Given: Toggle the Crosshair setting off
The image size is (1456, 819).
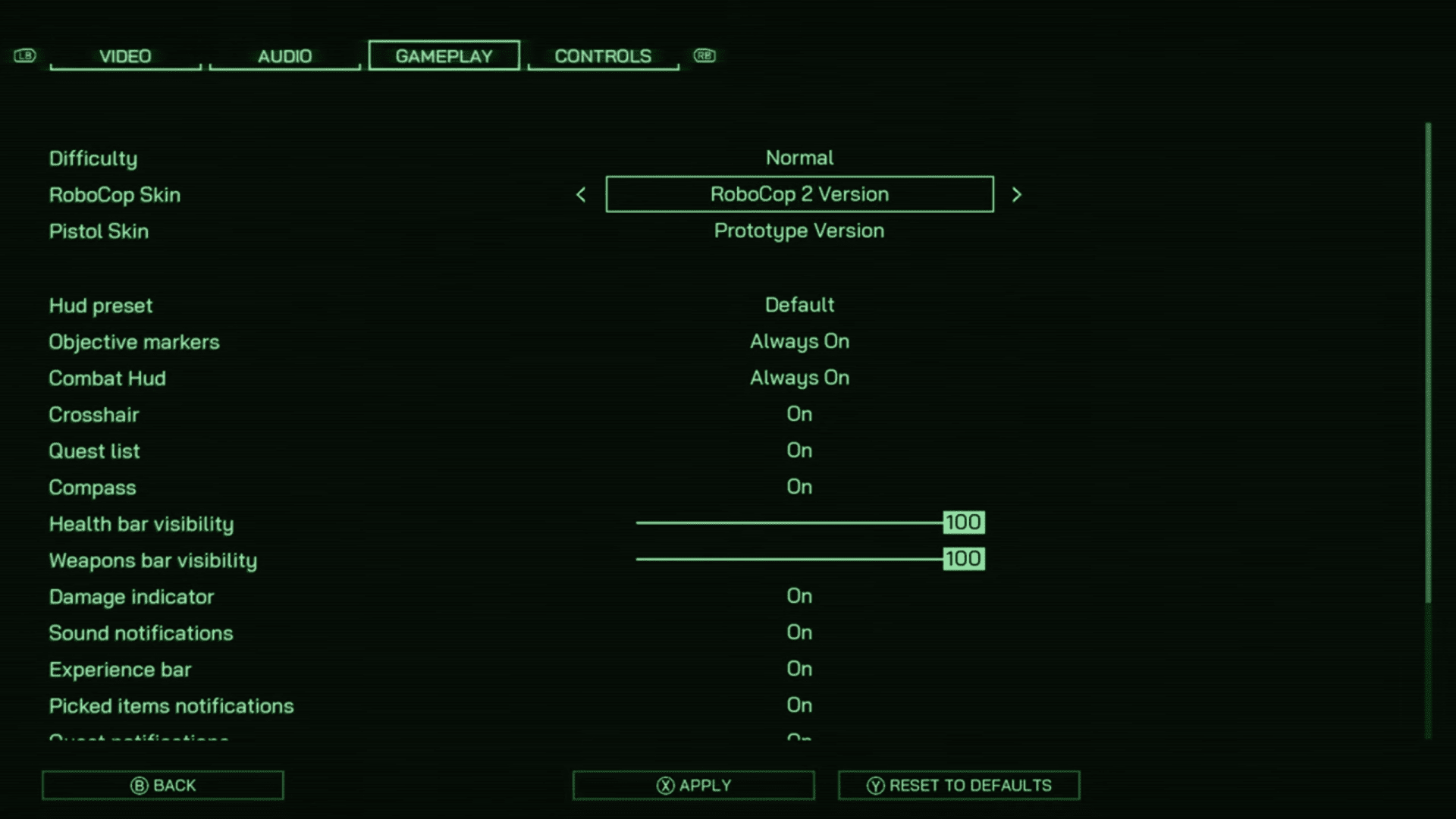Looking at the screenshot, I should [799, 414].
